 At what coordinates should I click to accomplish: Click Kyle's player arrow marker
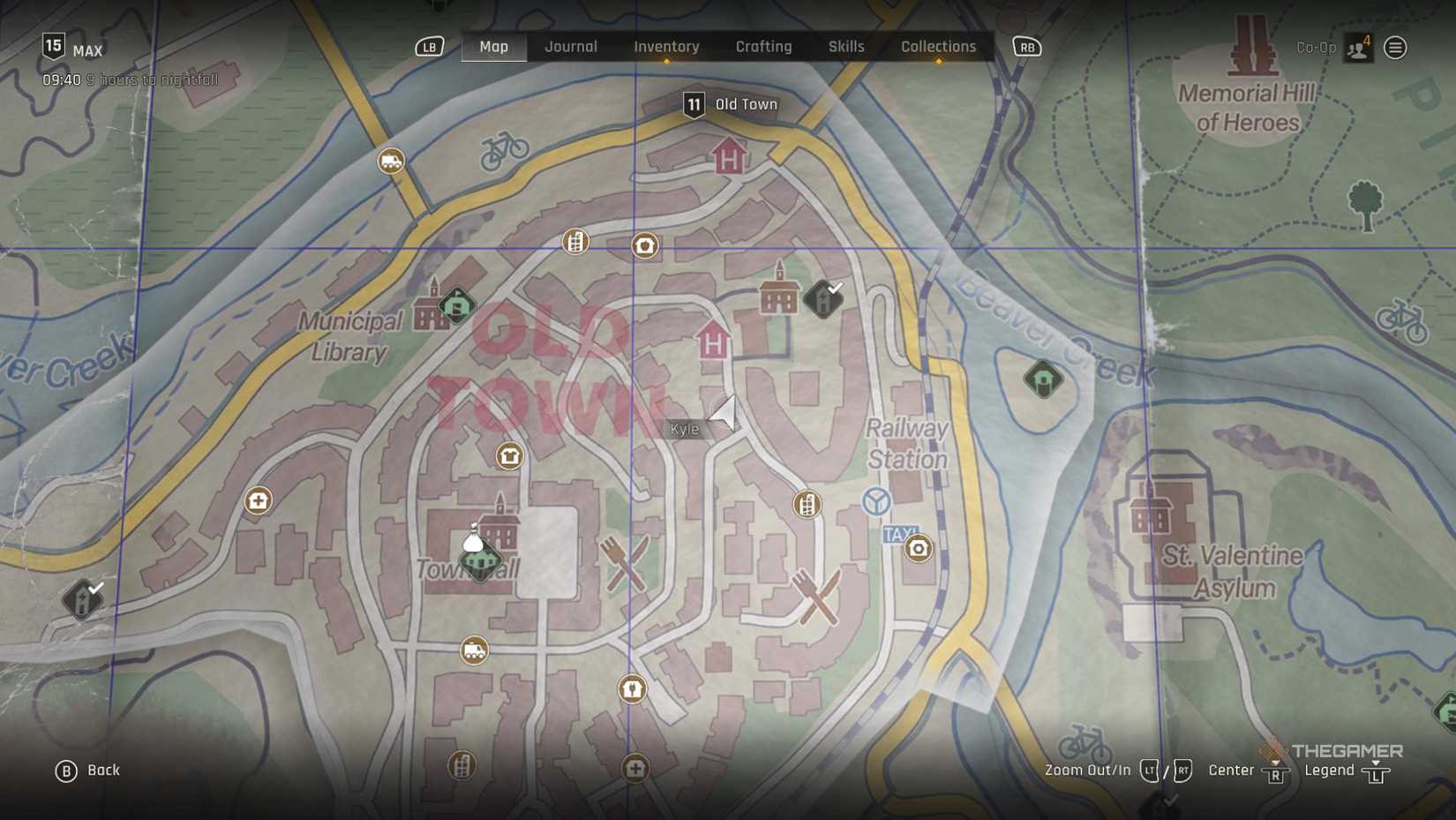tap(724, 411)
